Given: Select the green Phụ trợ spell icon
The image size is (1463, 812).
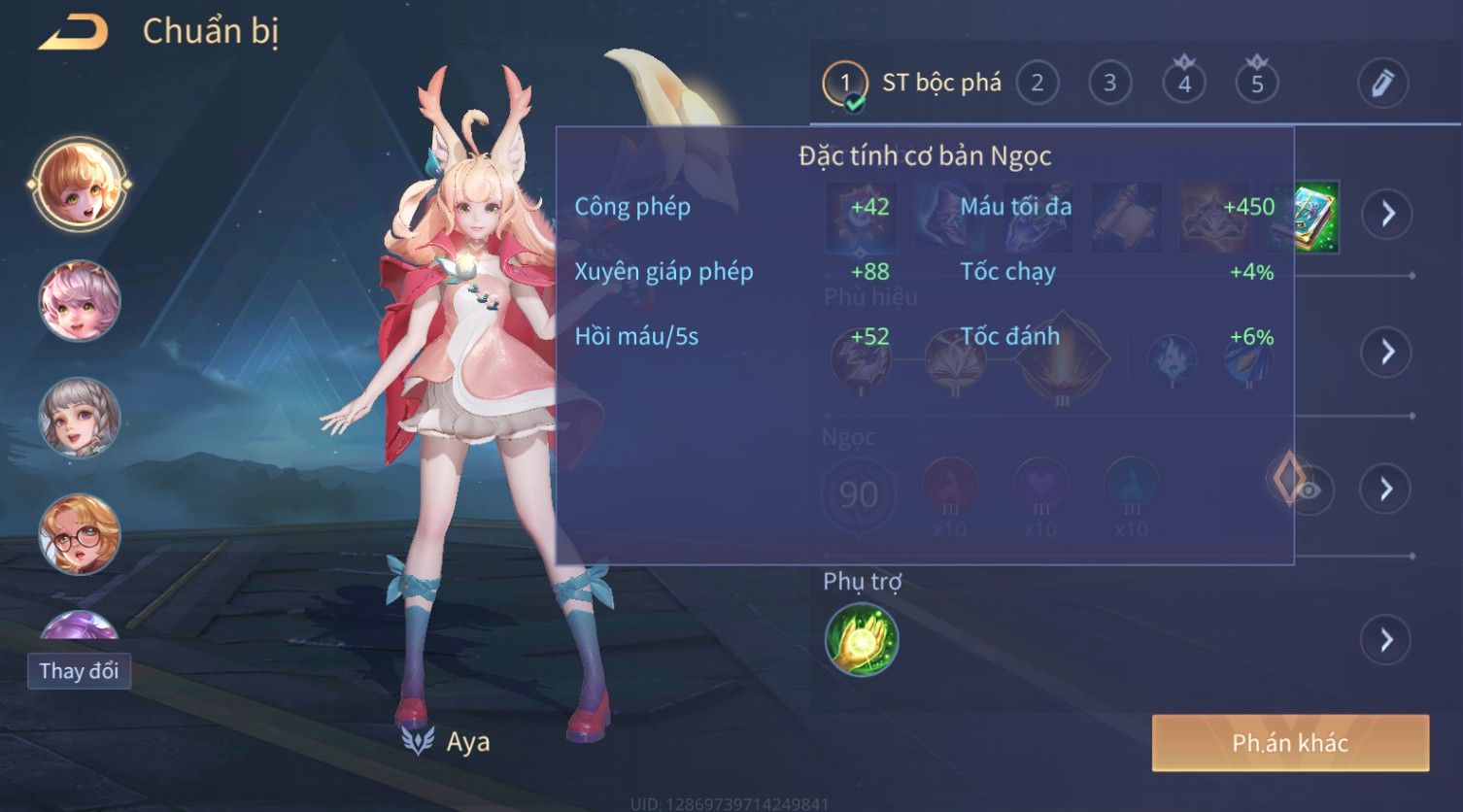Looking at the screenshot, I should click(861, 640).
